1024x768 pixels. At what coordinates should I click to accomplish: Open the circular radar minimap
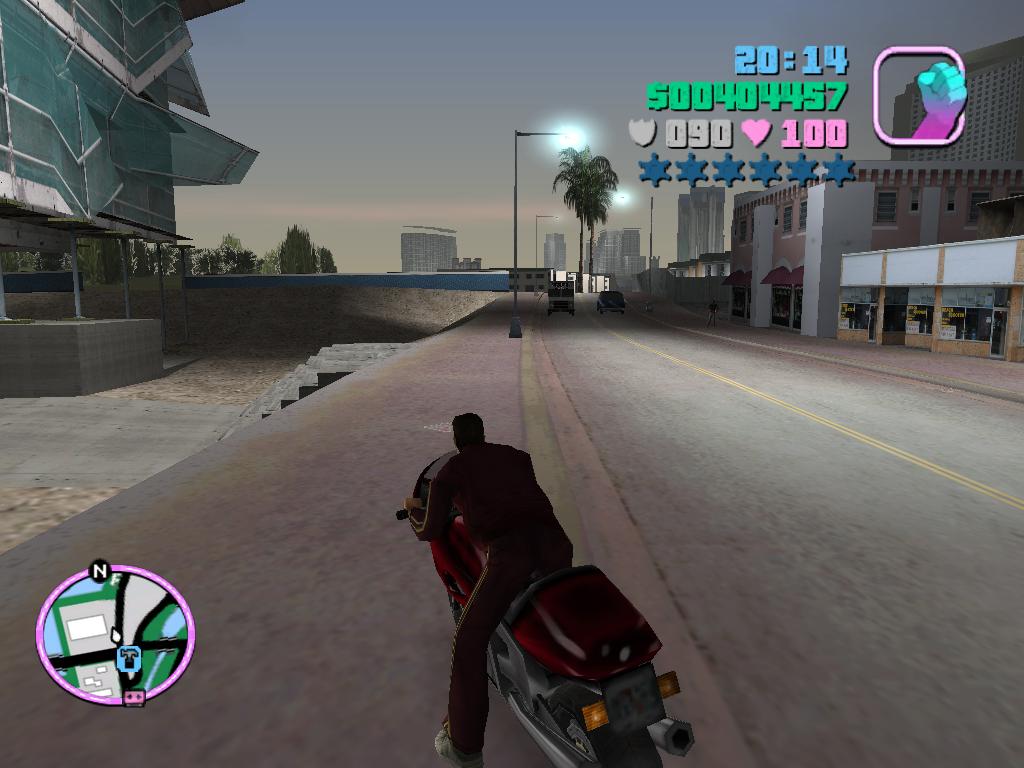(115, 634)
